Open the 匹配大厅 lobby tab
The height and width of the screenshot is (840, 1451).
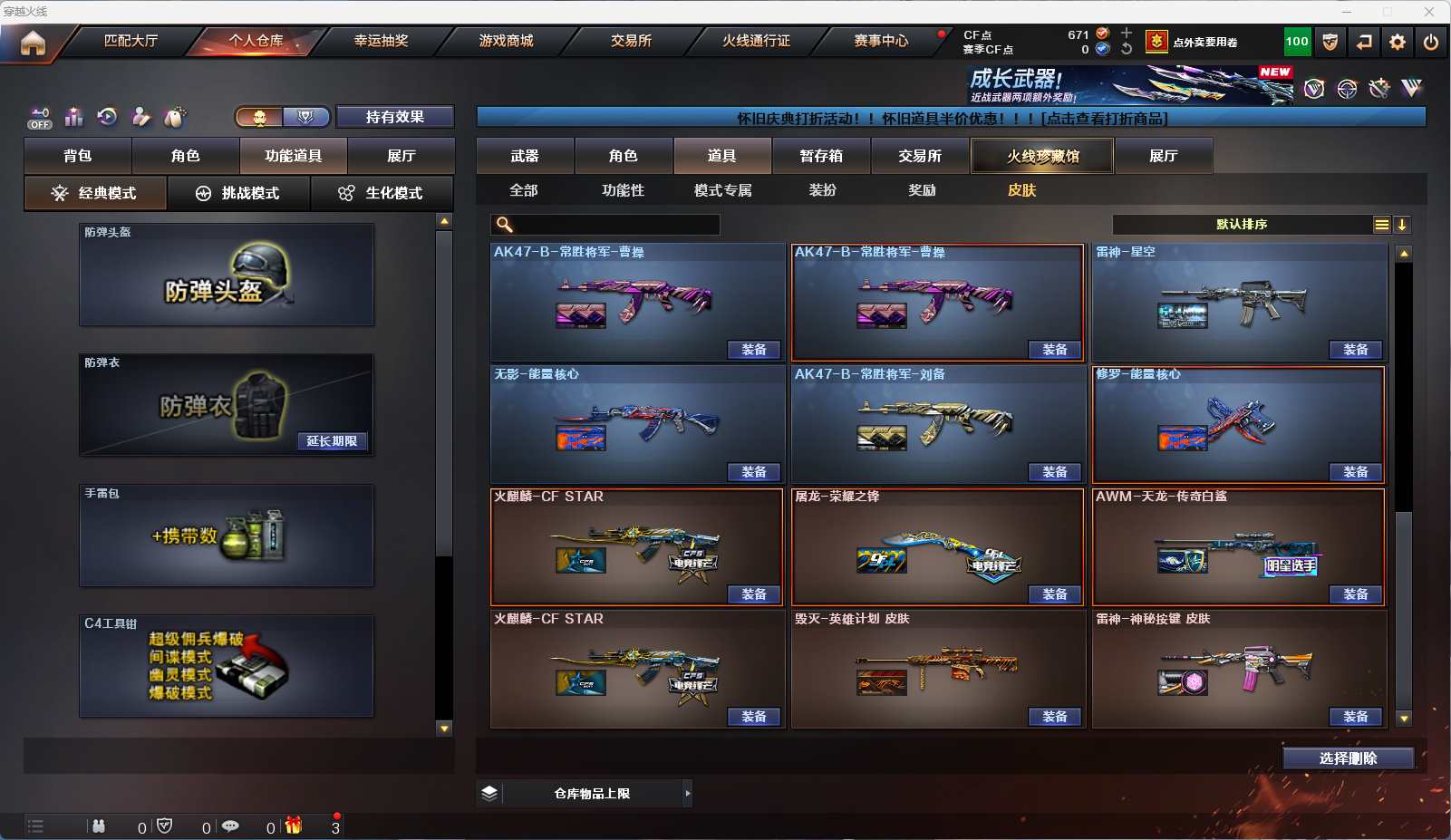tap(131, 41)
